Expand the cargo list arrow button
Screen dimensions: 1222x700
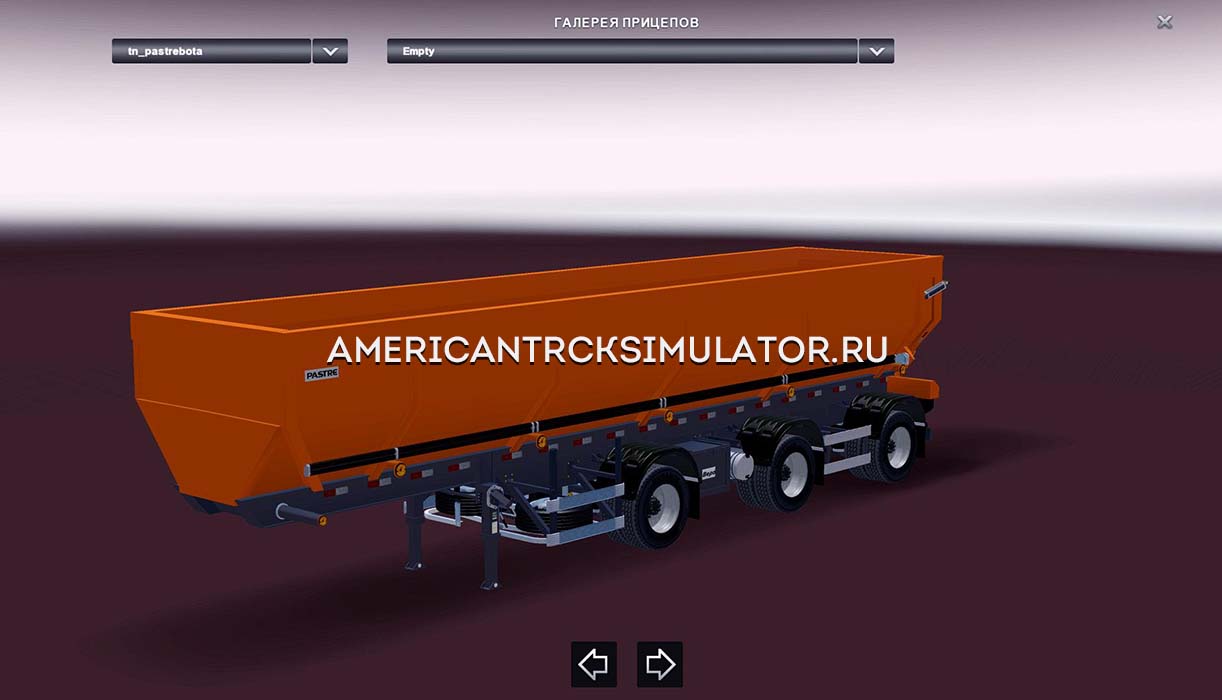(x=876, y=51)
